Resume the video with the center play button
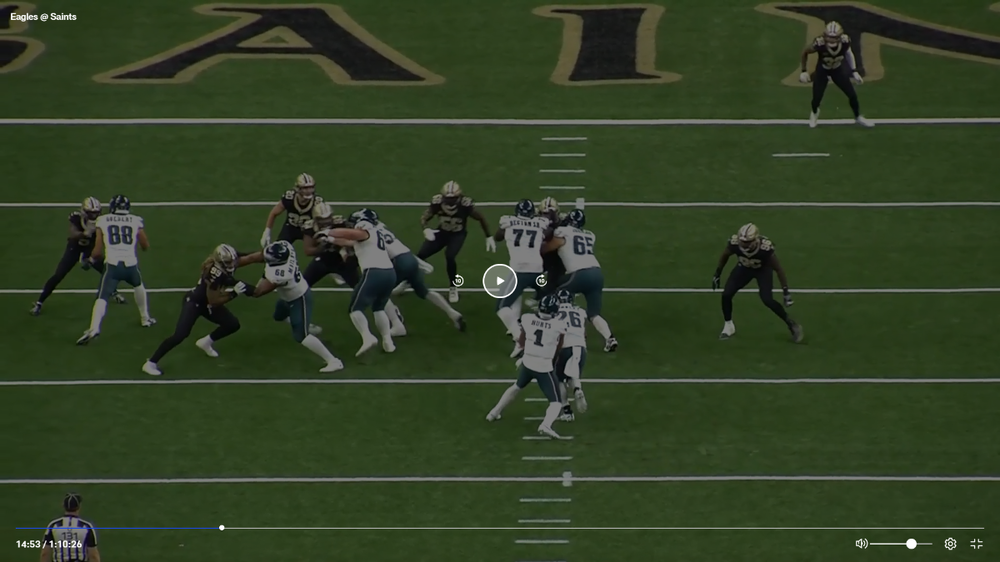 500,281
